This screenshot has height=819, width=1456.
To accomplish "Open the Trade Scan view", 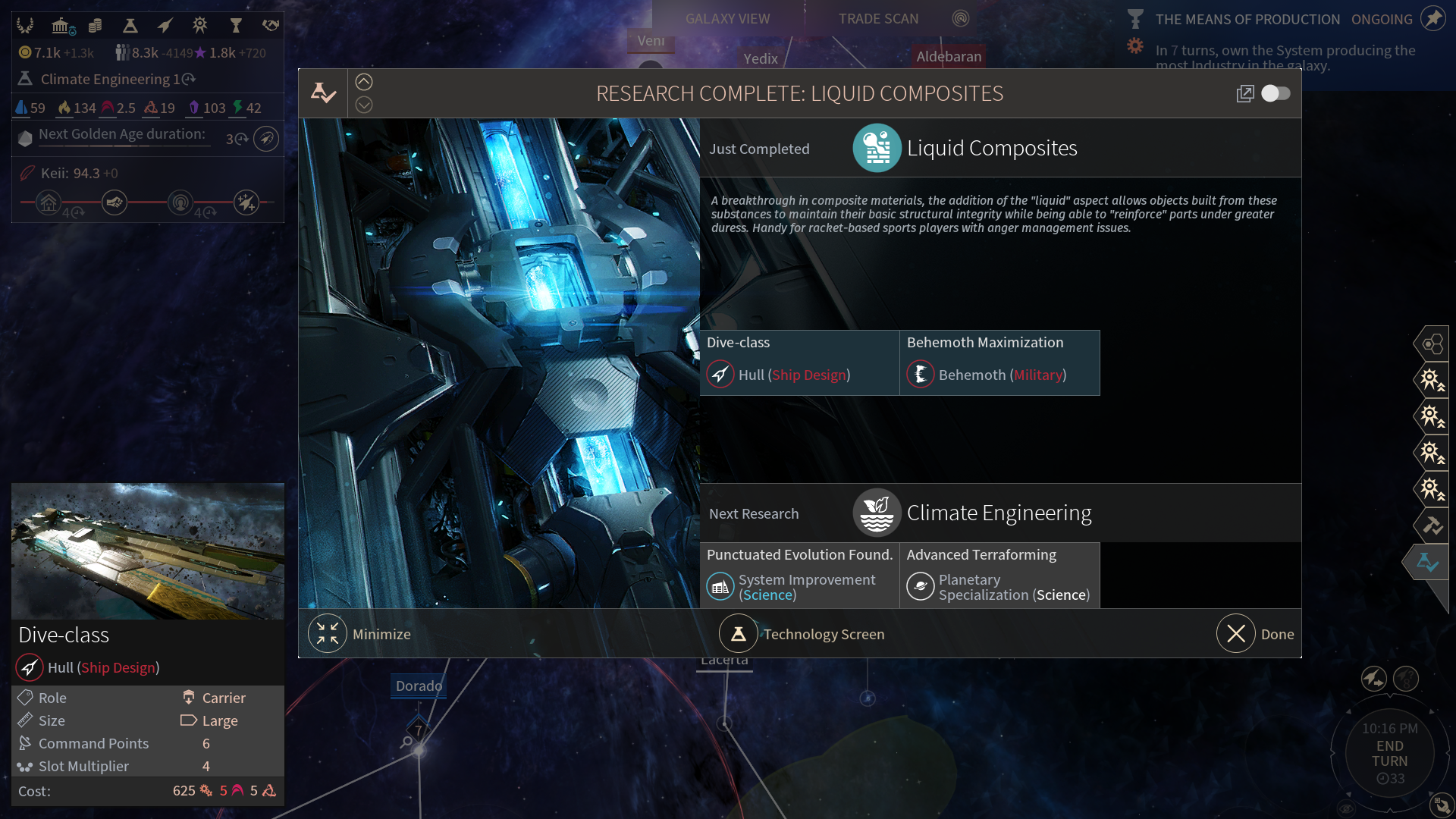I will pyautogui.click(x=878, y=19).
